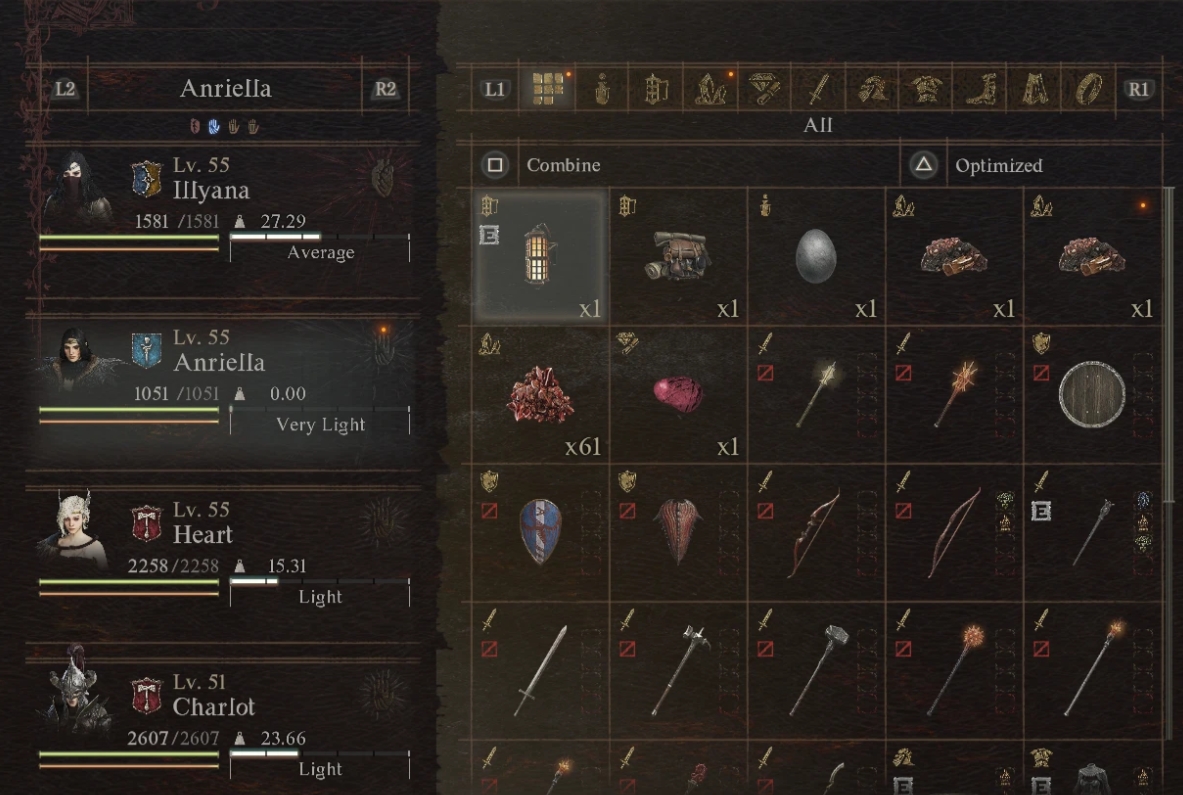Show the ring accessories tab

[1087, 89]
